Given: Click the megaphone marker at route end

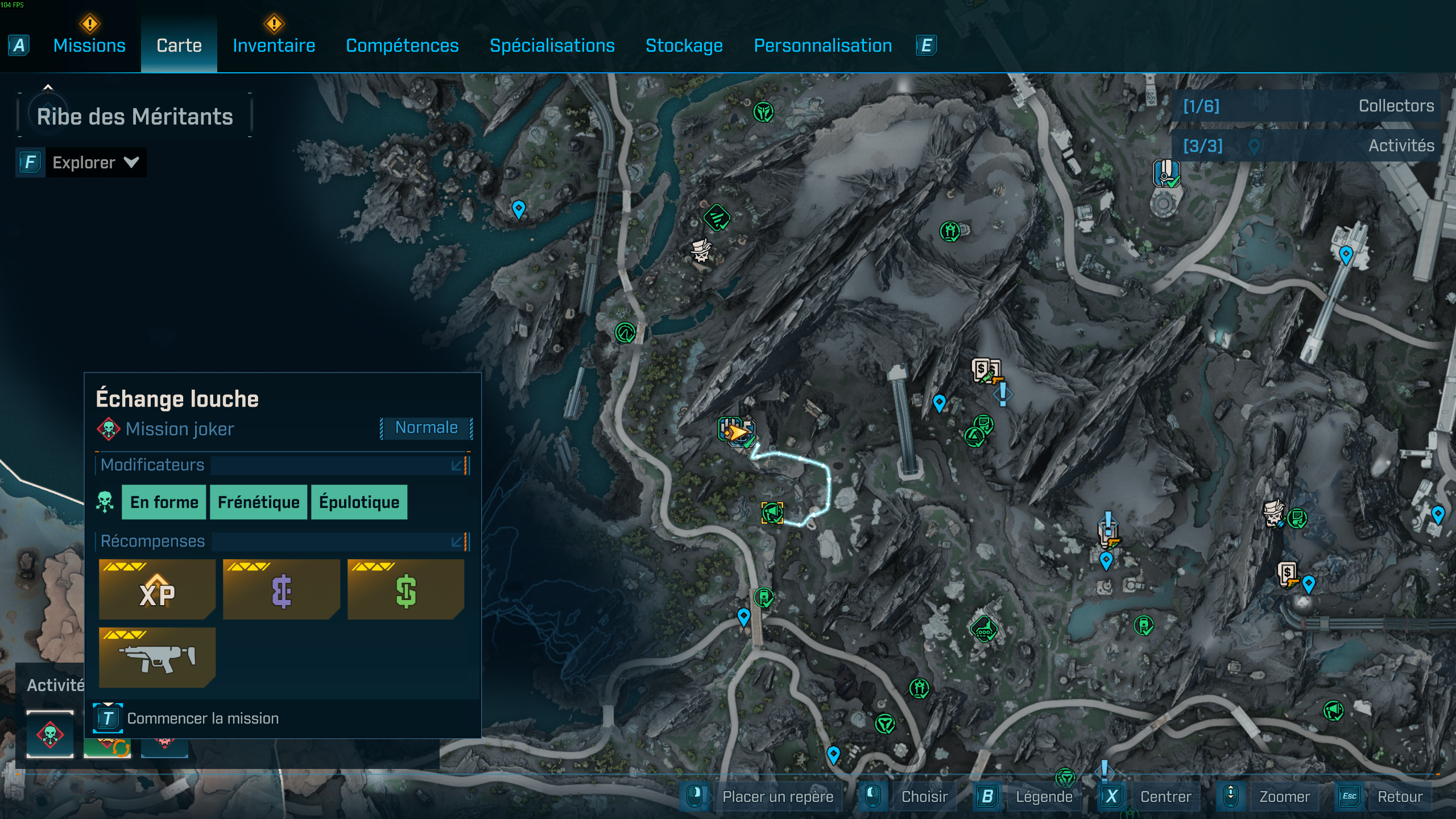Looking at the screenshot, I should pos(772,513).
